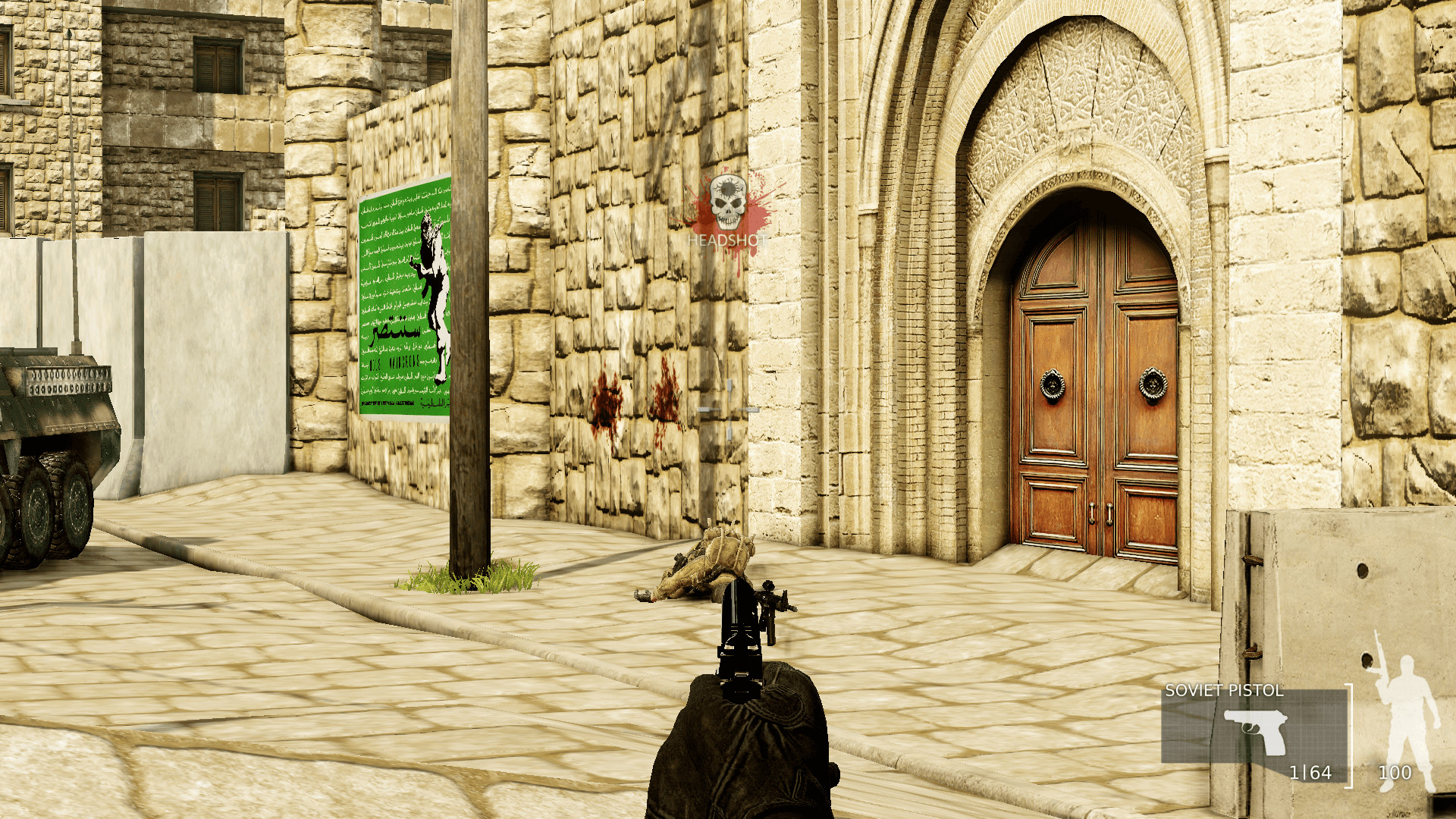Screen dimensions: 1456x819
Task: Click the health bracket bar beside 100
Action: (x=1350, y=734)
